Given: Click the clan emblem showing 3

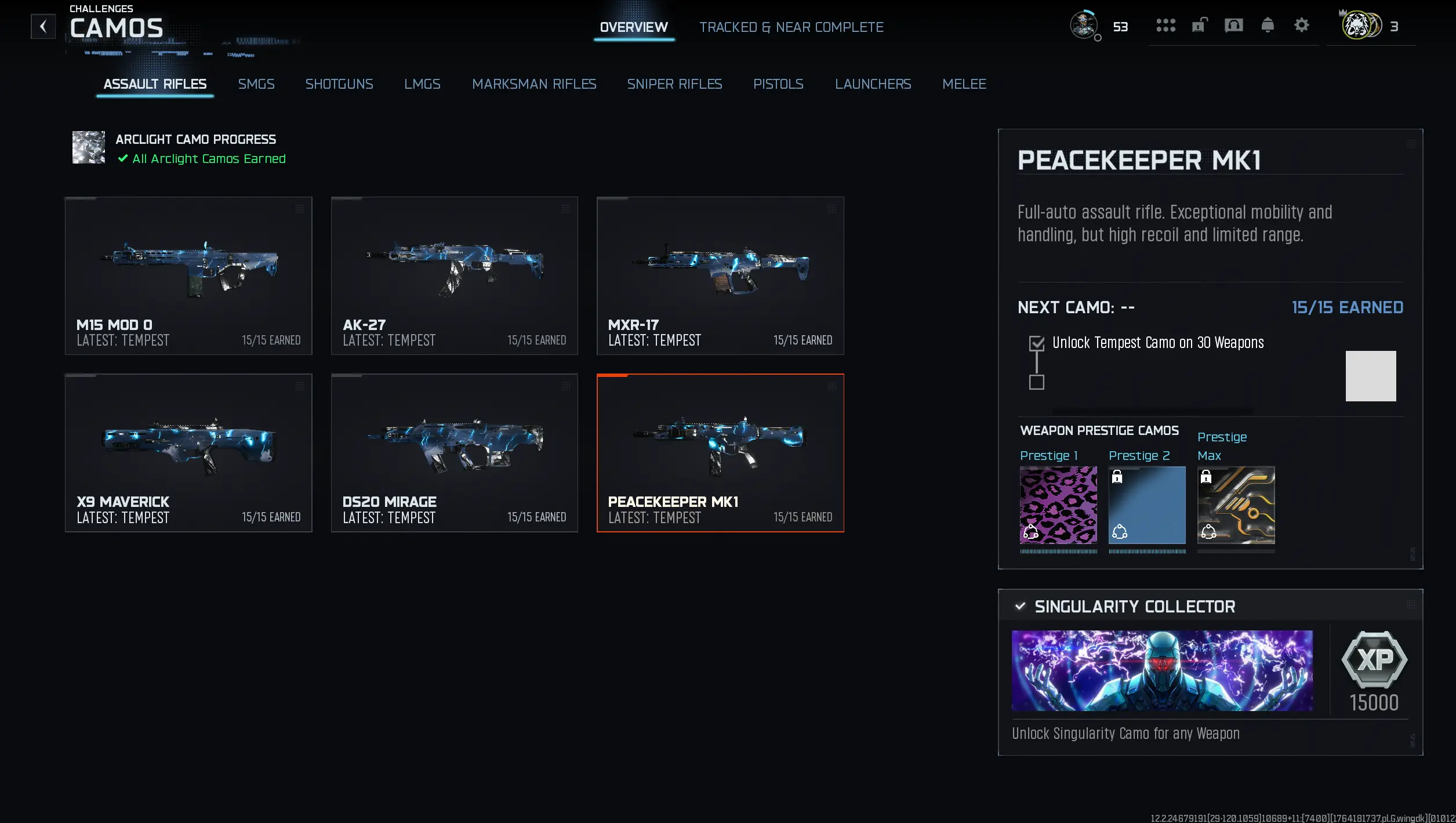Looking at the screenshot, I should coord(1360,26).
